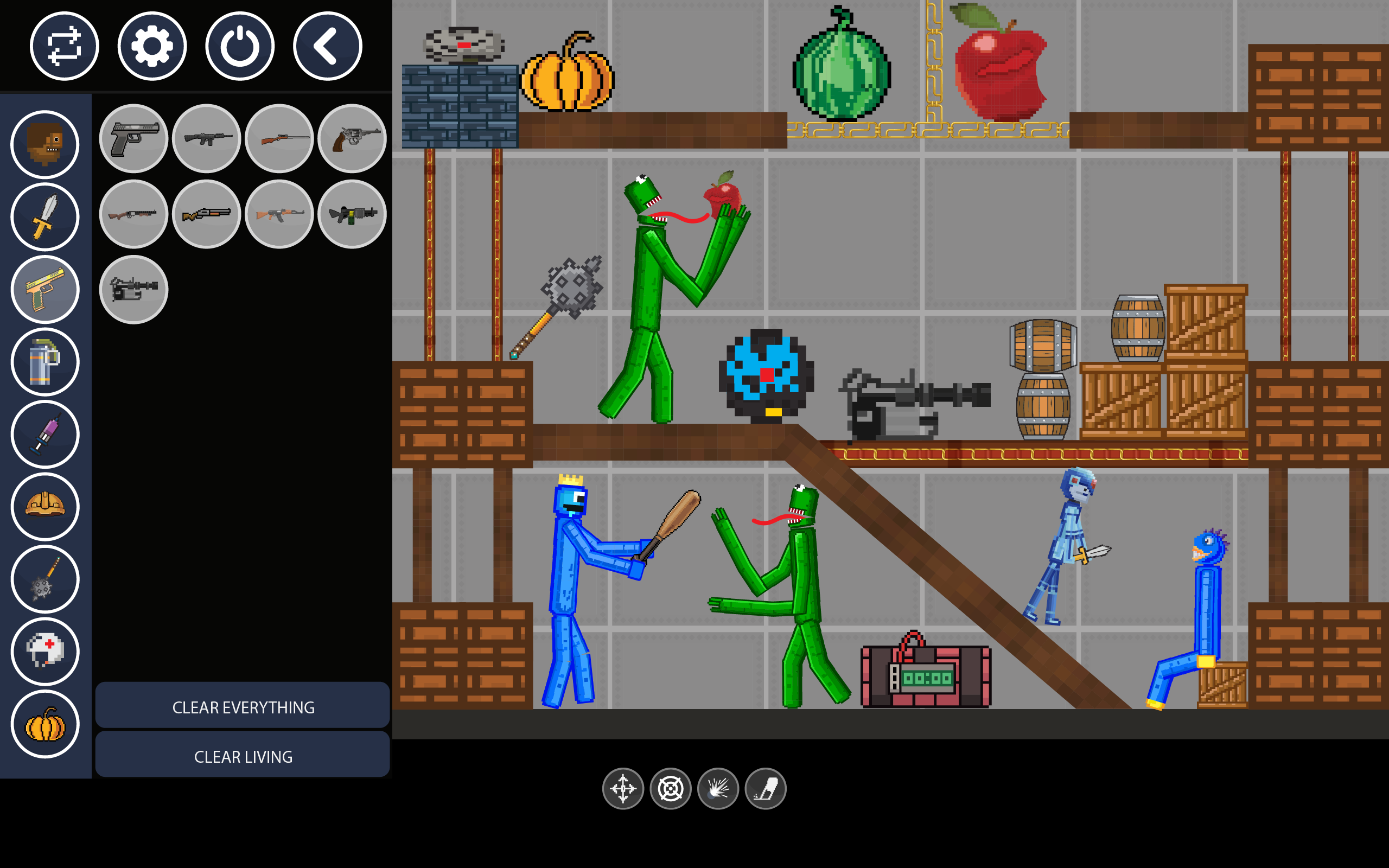
Task: Click the power off button at top left
Action: (x=239, y=46)
